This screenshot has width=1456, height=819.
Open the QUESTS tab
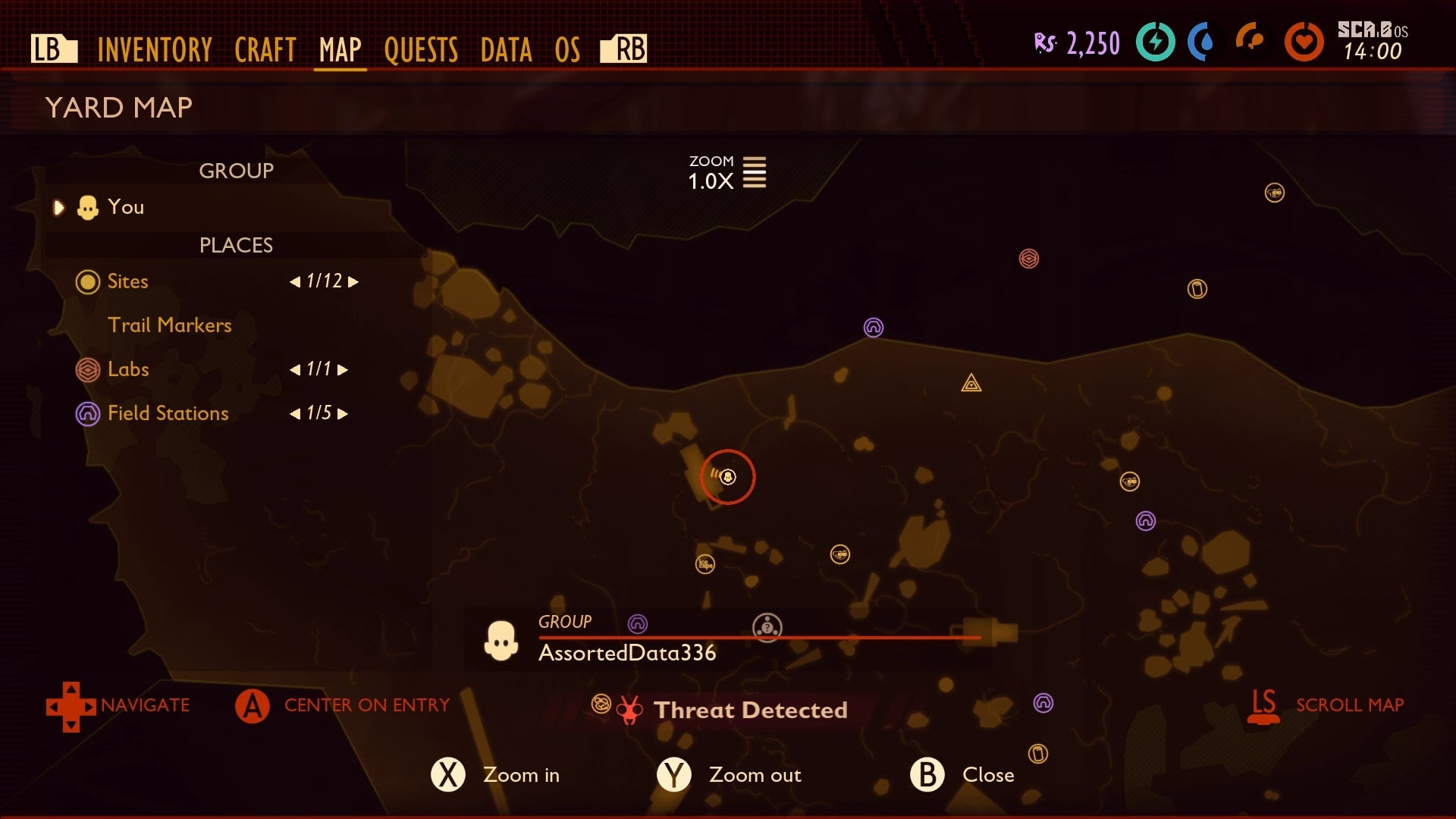click(422, 49)
